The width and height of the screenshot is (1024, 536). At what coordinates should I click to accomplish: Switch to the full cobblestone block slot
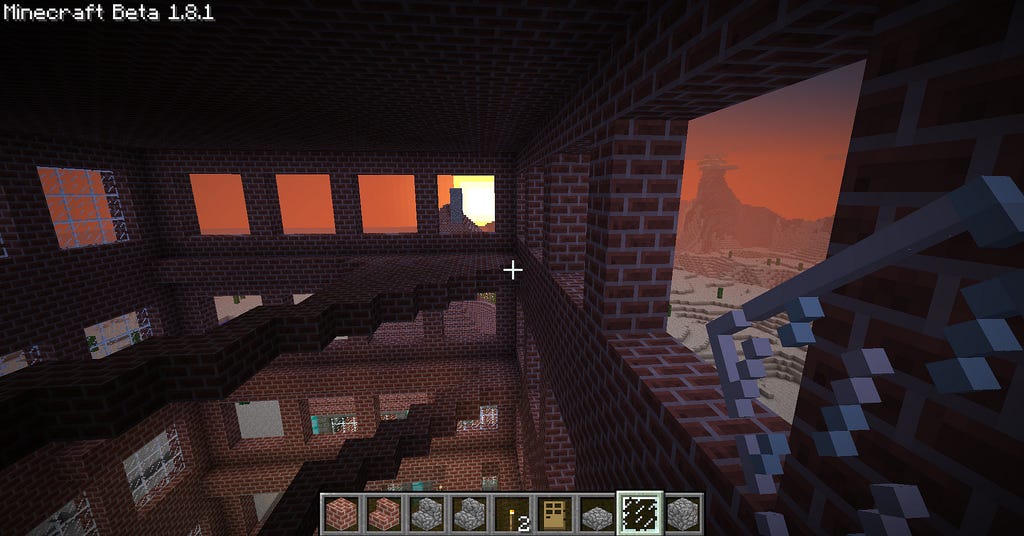pyautogui.click(x=683, y=512)
